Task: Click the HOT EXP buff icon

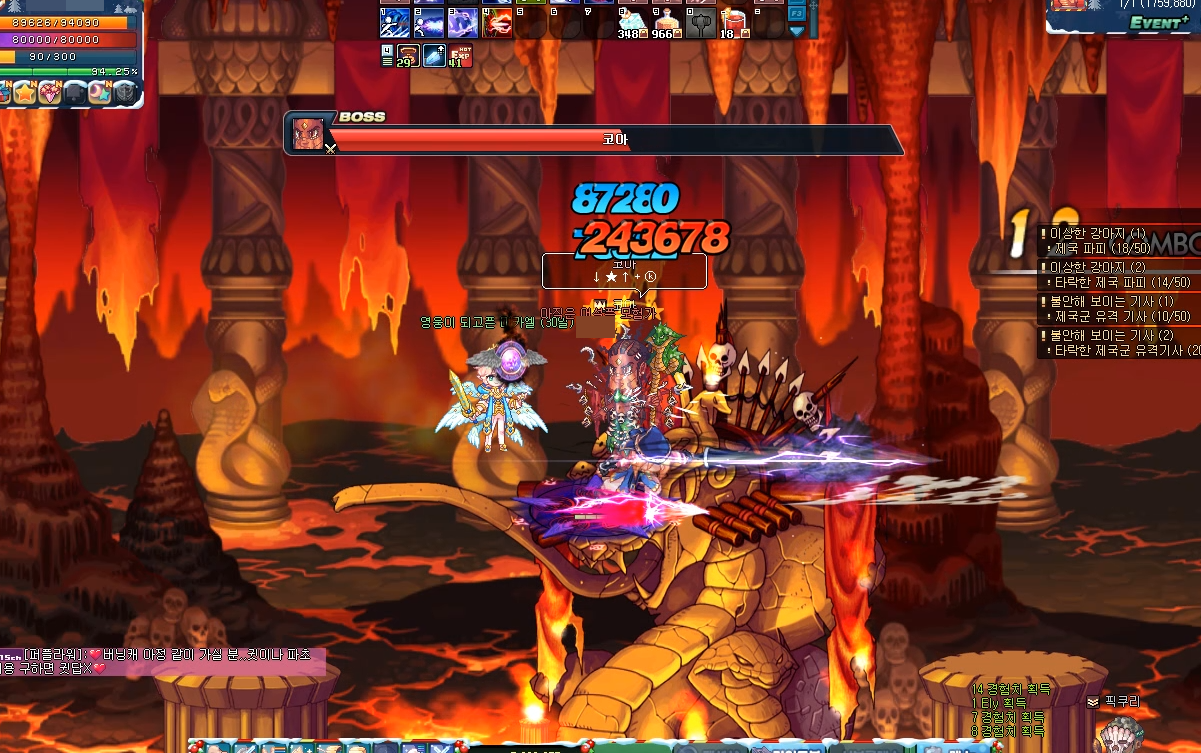Action: (x=459, y=56)
